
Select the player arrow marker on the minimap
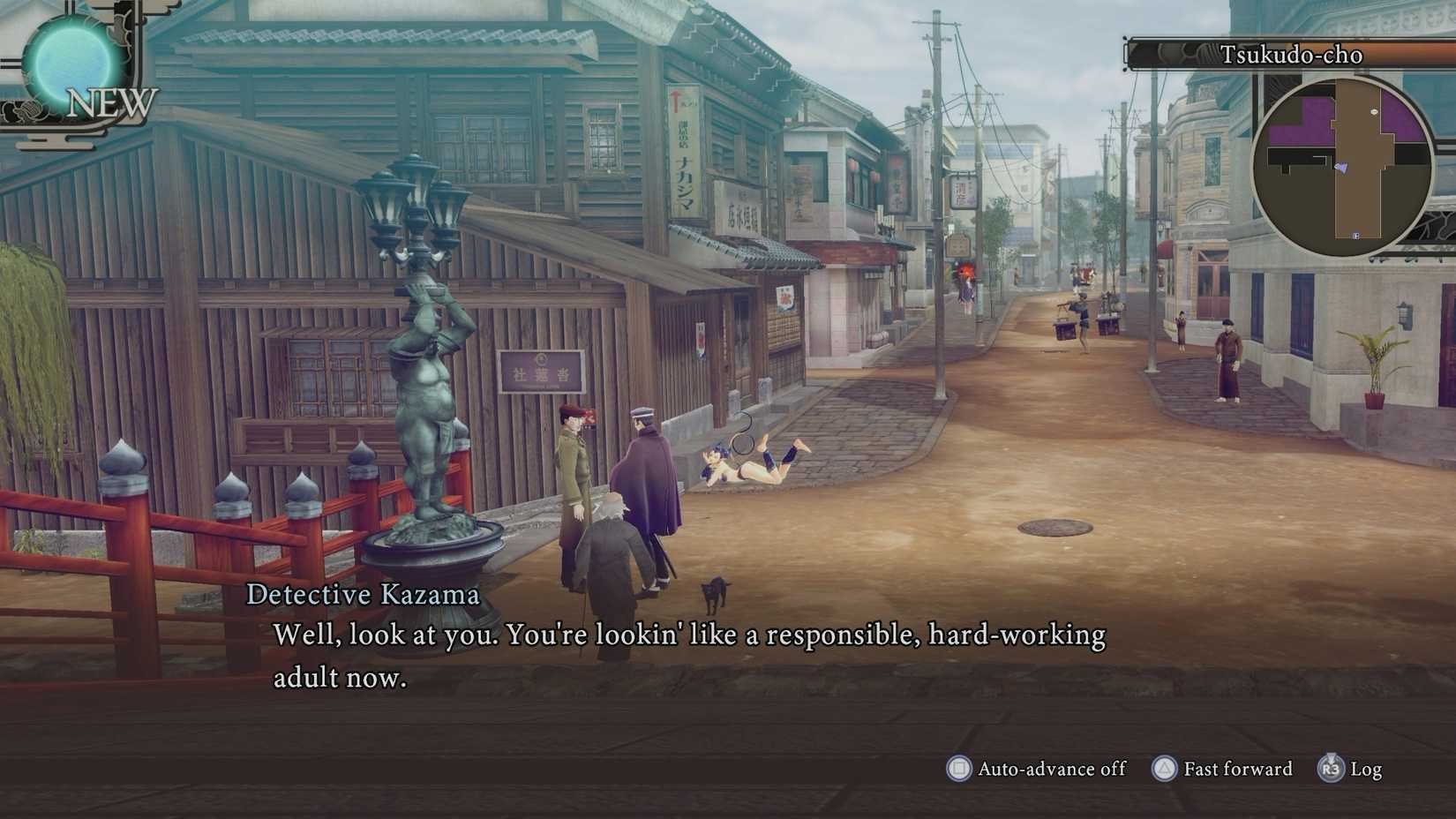1341,168
